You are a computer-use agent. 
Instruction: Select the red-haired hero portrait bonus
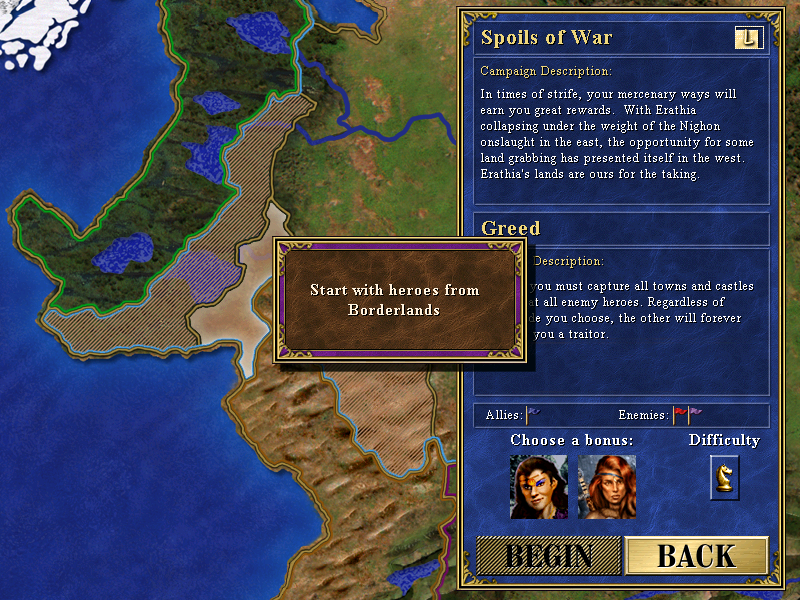pos(607,487)
